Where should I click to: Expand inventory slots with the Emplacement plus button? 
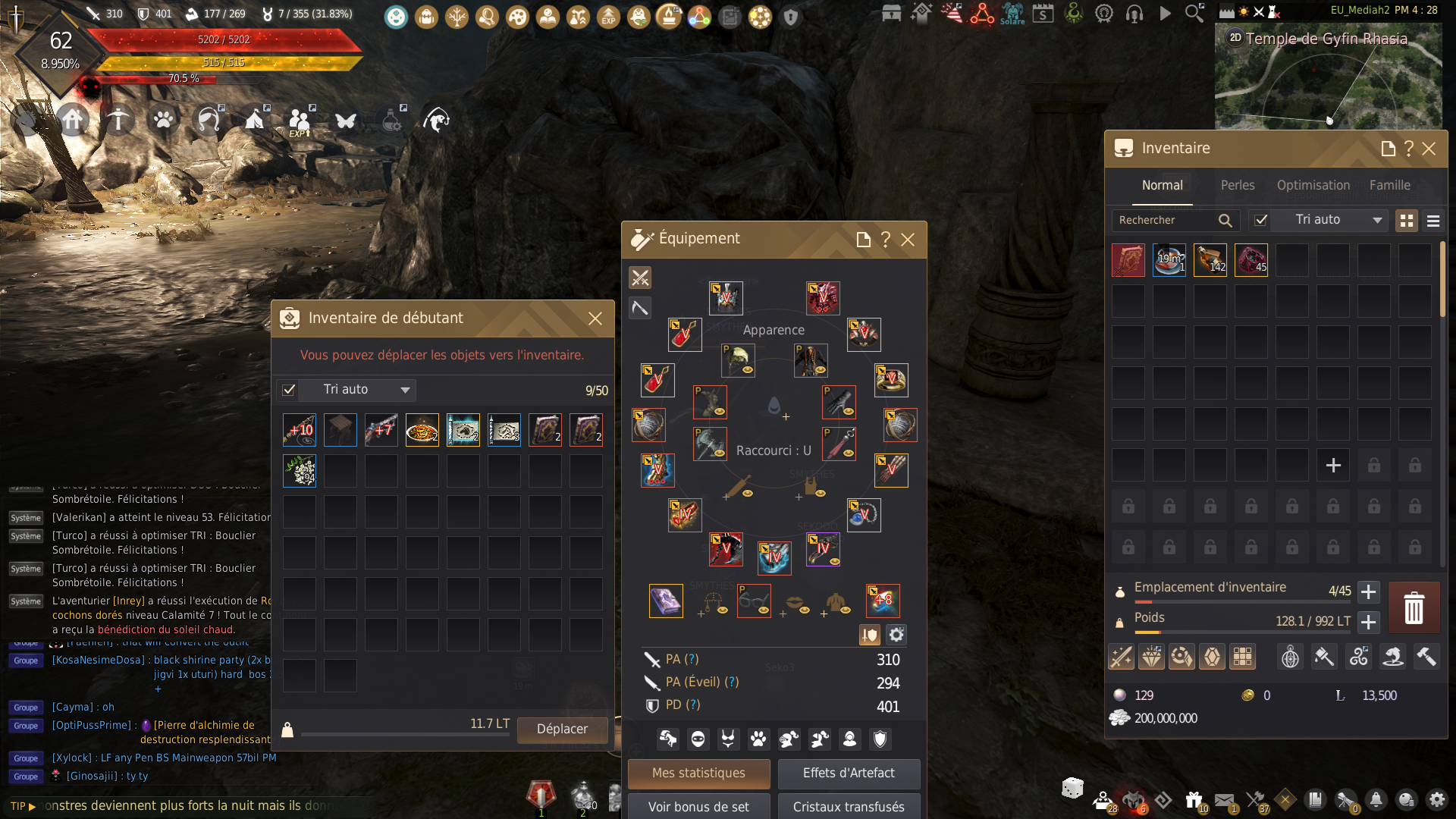coord(1368,591)
